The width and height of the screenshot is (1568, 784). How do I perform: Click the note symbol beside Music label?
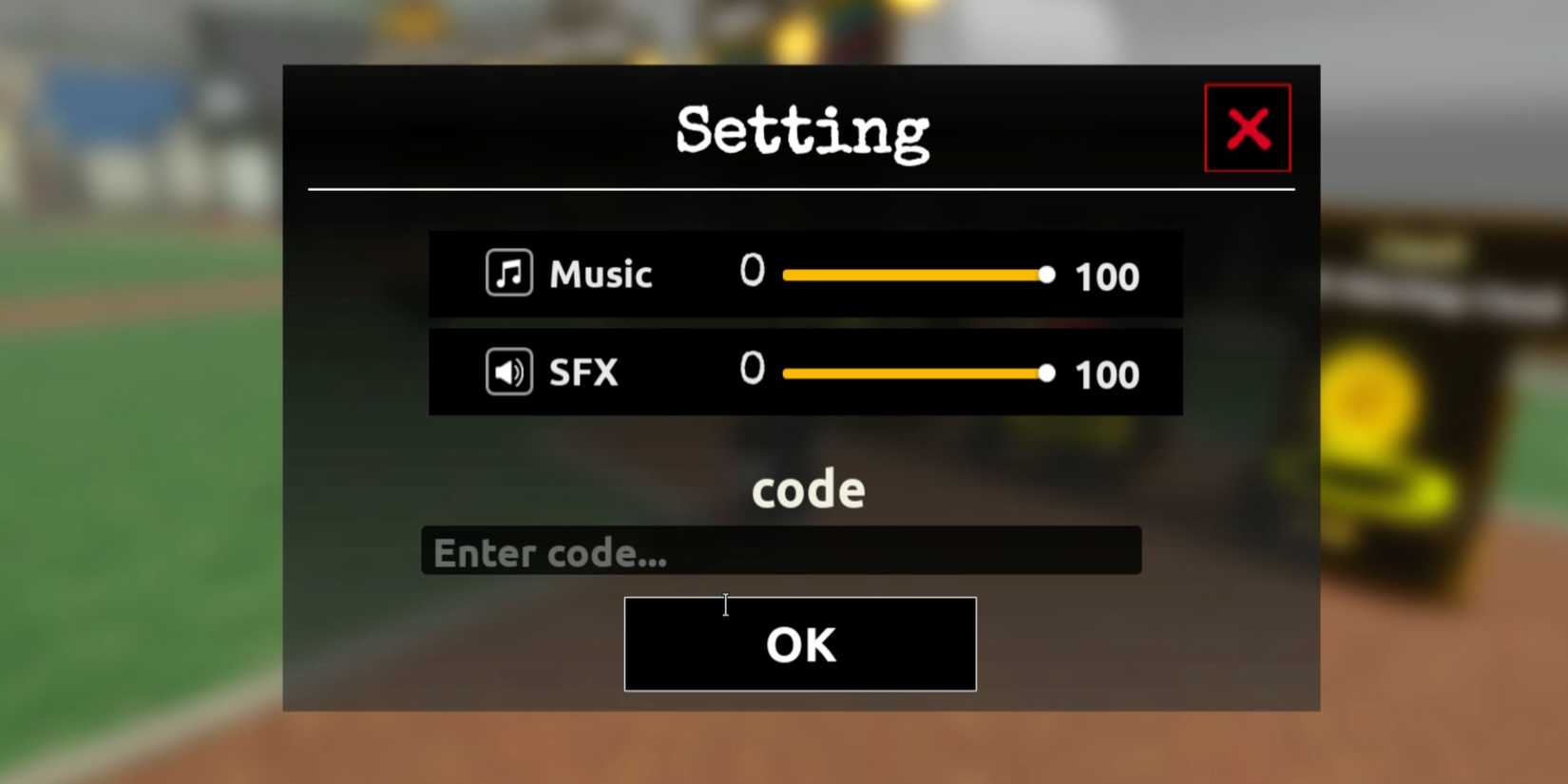pos(507,273)
